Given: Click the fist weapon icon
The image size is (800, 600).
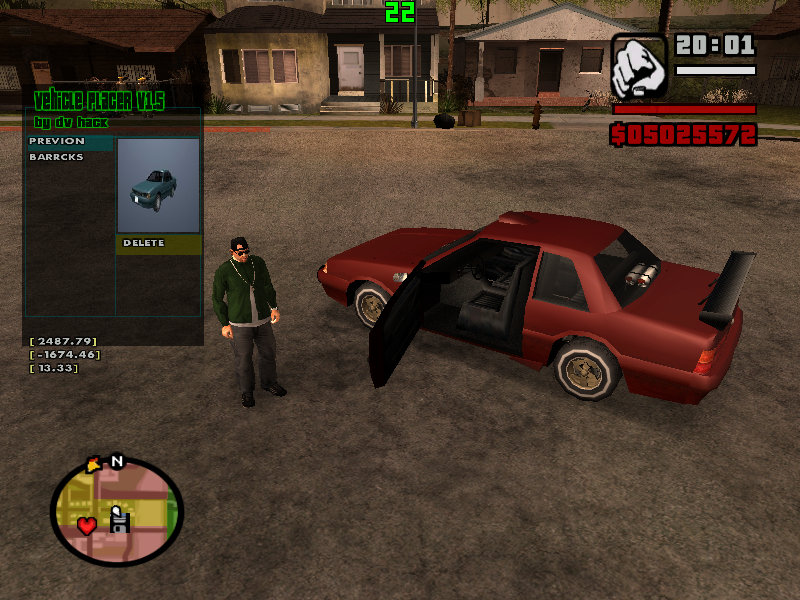Looking at the screenshot, I should [x=639, y=66].
